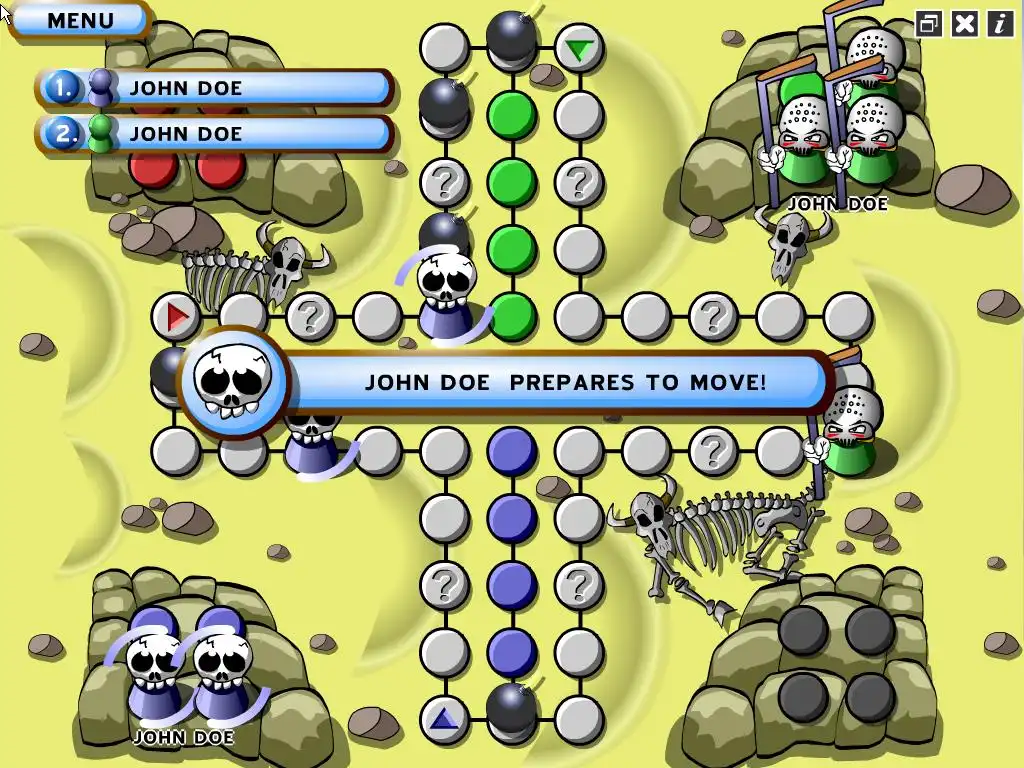Open the info button
This screenshot has height=768, width=1024.
tap(999, 23)
